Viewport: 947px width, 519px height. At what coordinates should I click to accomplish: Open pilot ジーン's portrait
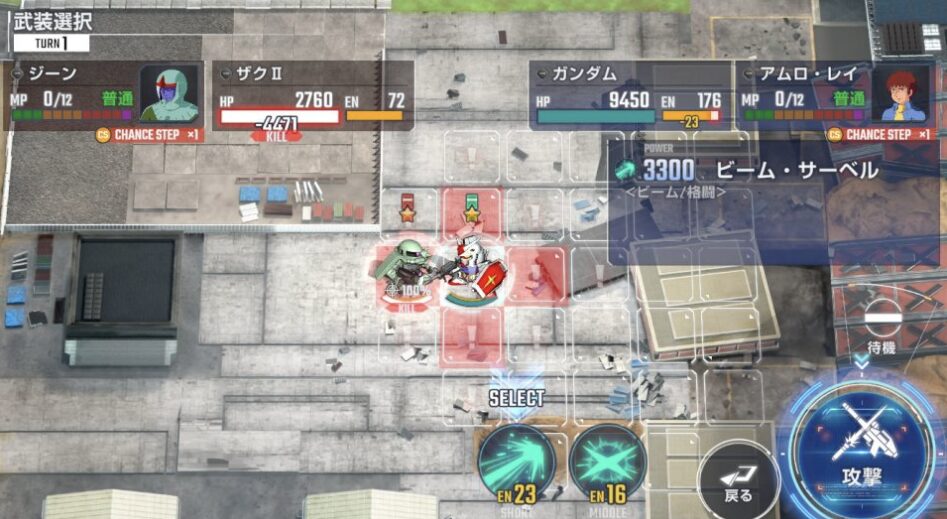[168, 93]
